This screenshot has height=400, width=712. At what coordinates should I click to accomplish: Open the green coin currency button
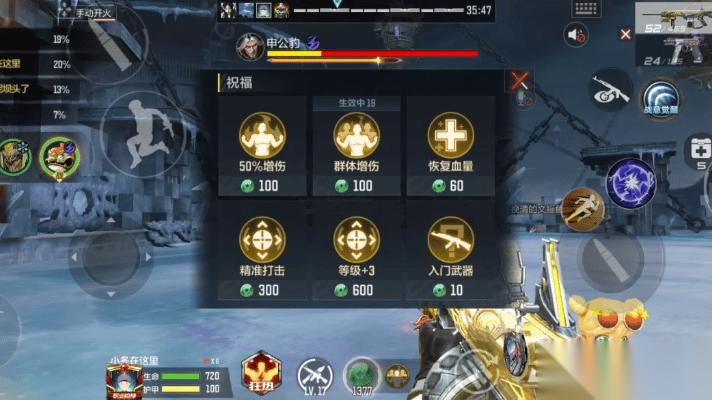click(x=361, y=375)
